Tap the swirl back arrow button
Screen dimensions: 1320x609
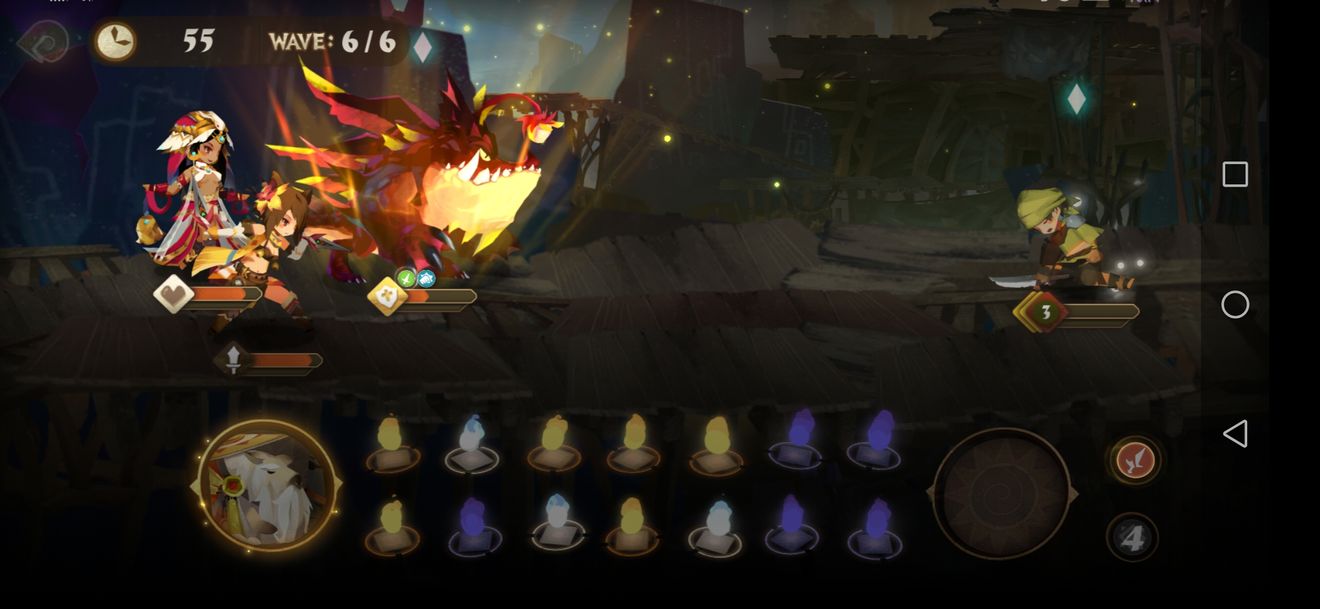[x=41, y=42]
